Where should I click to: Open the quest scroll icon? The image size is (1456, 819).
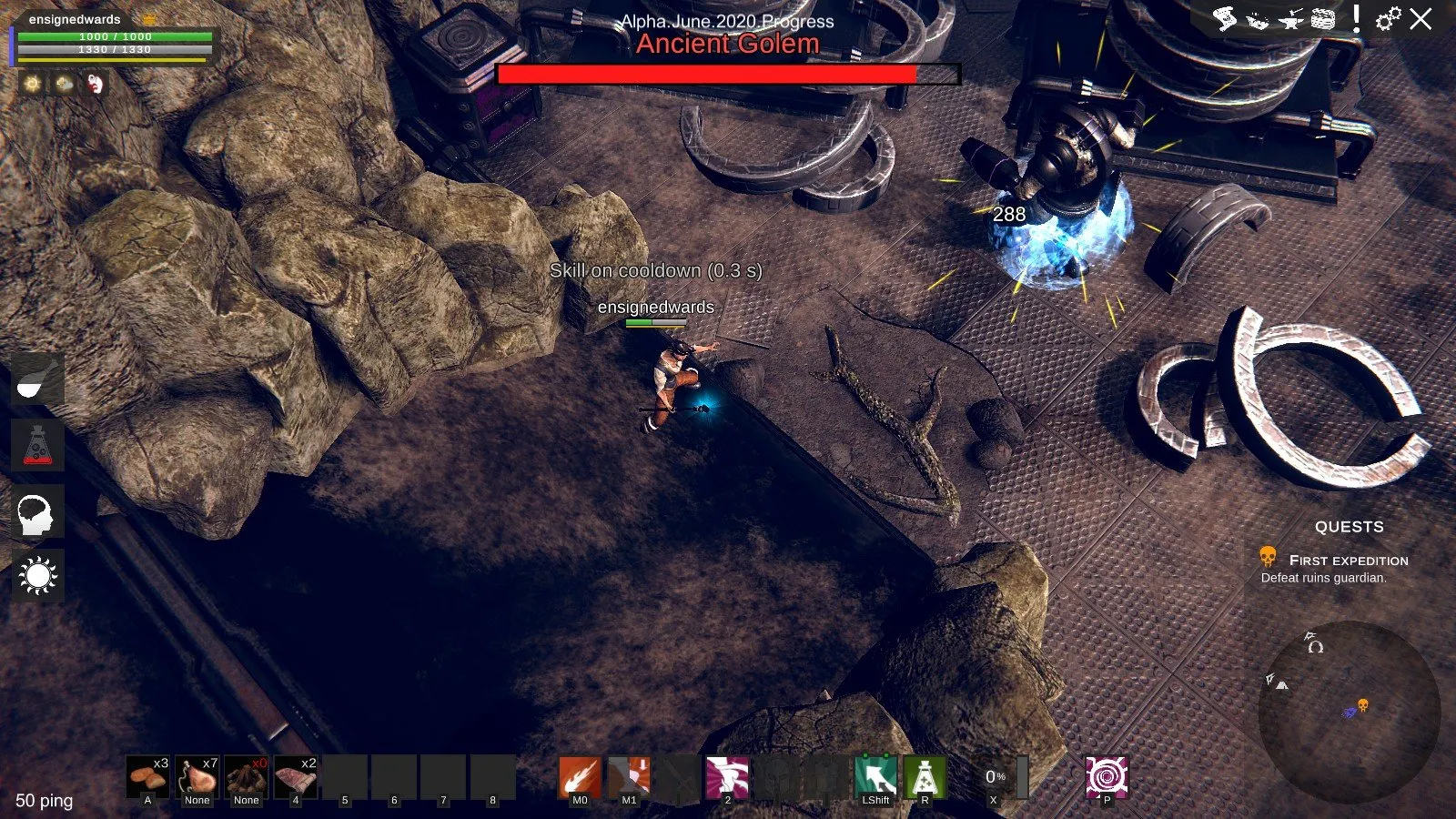coord(1225,19)
